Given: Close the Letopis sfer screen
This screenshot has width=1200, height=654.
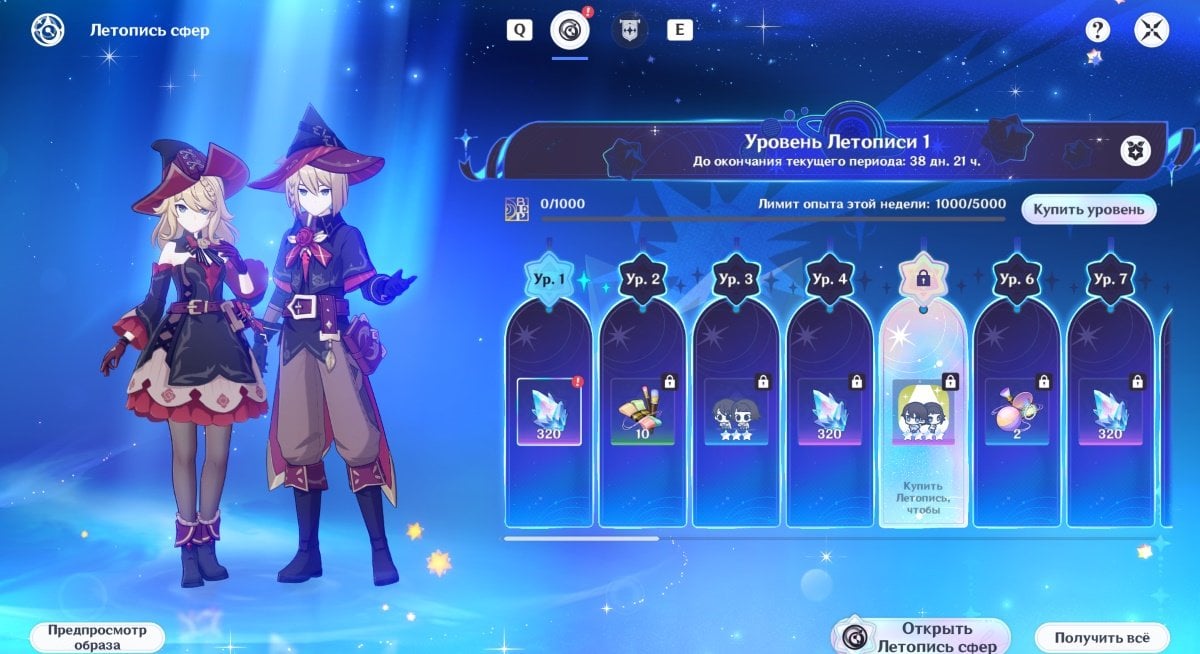Looking at the screenshot, I should 1151,30.
